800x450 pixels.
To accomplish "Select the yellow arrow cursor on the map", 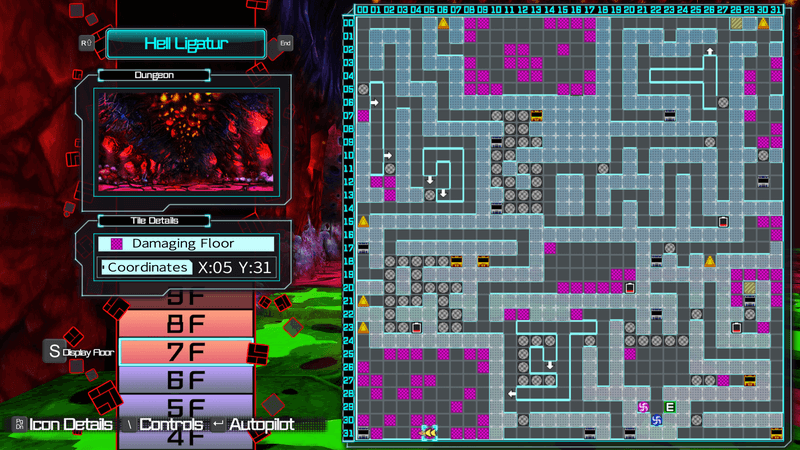I will coord(429,433).
